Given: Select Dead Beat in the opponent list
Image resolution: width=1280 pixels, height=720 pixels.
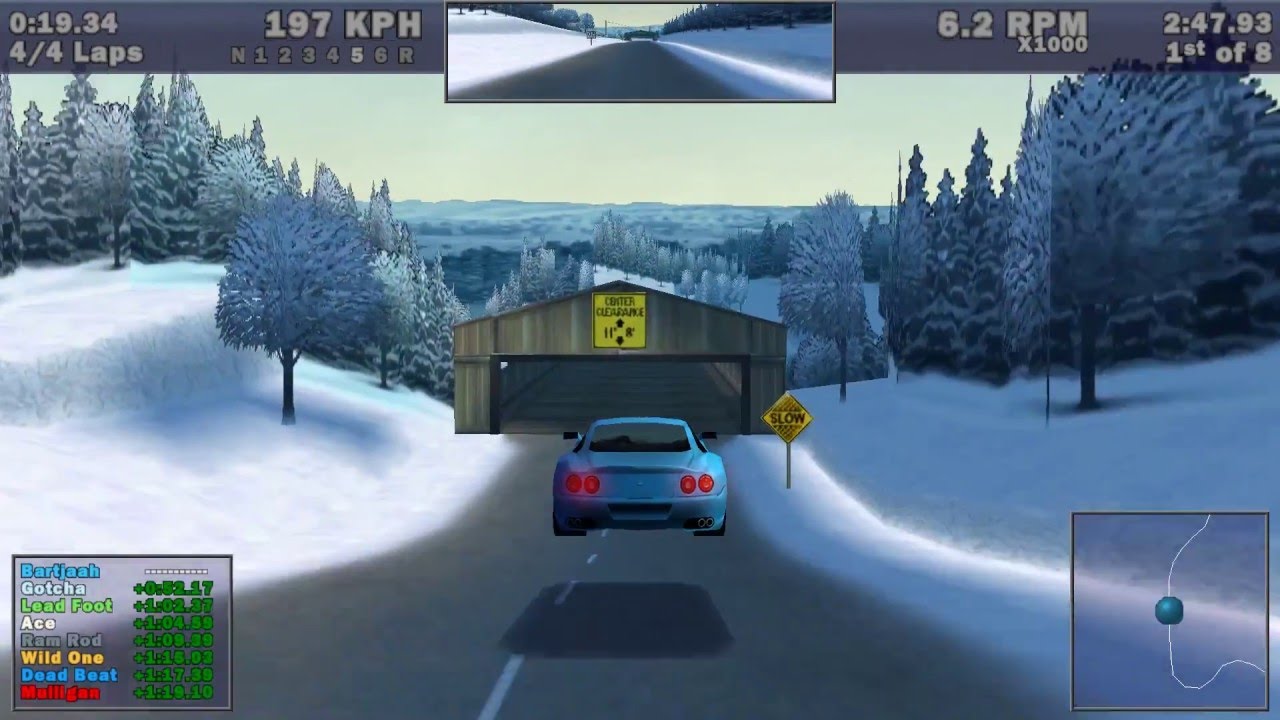Looking at the screenshot, I should (x=69, y=675).
